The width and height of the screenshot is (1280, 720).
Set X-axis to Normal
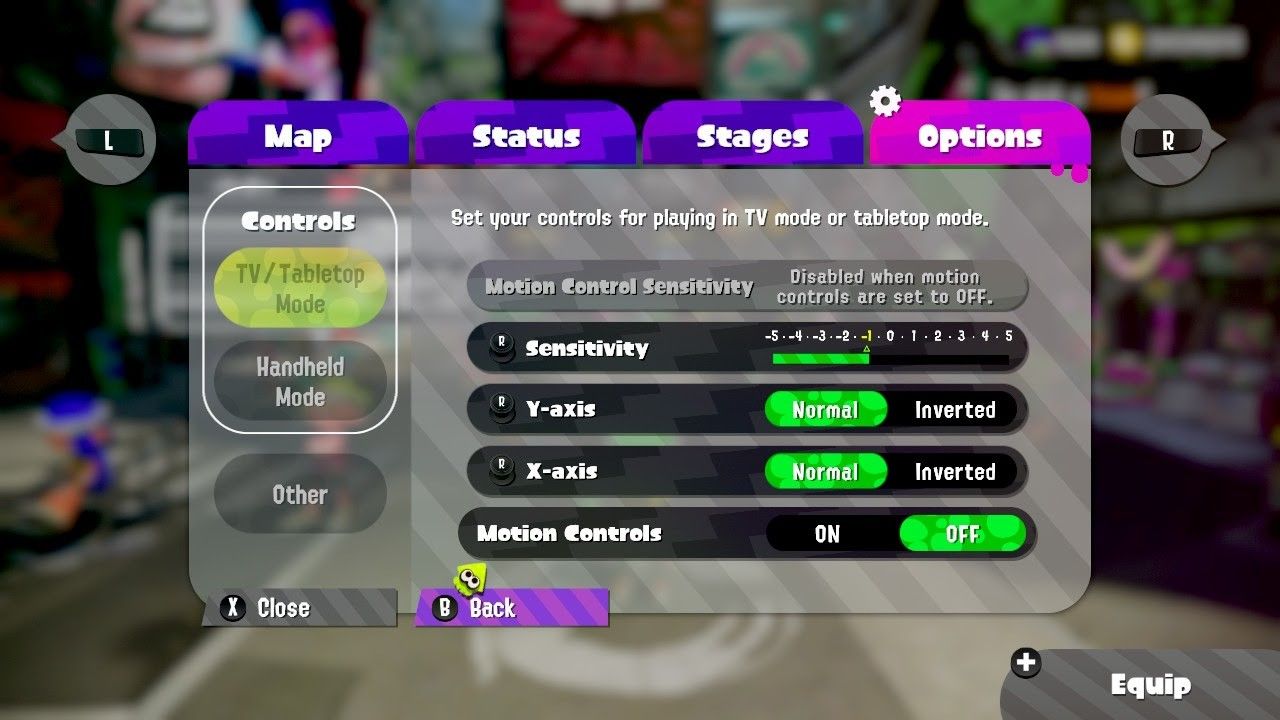pyautogui.click(x=826, y=472)
